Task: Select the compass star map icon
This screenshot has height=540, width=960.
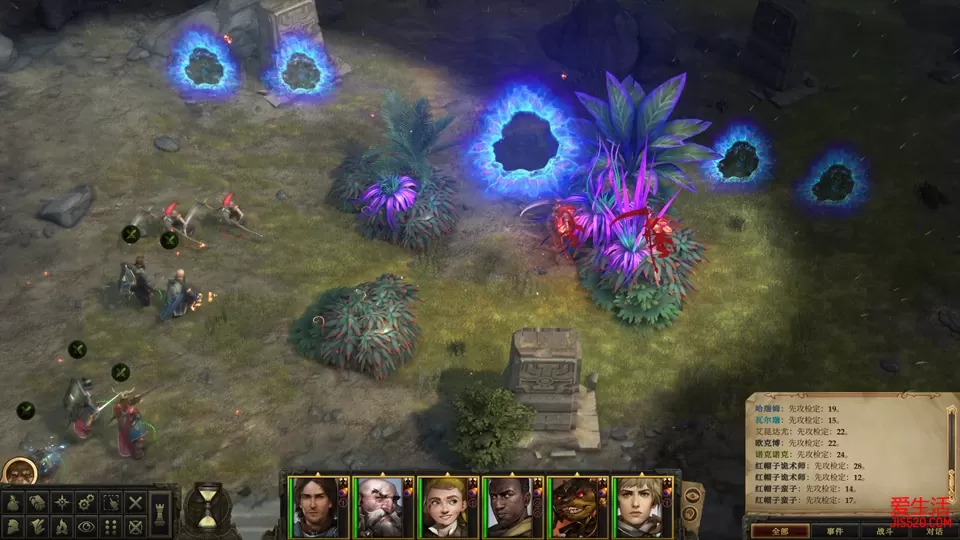Action: click(61, 501)
